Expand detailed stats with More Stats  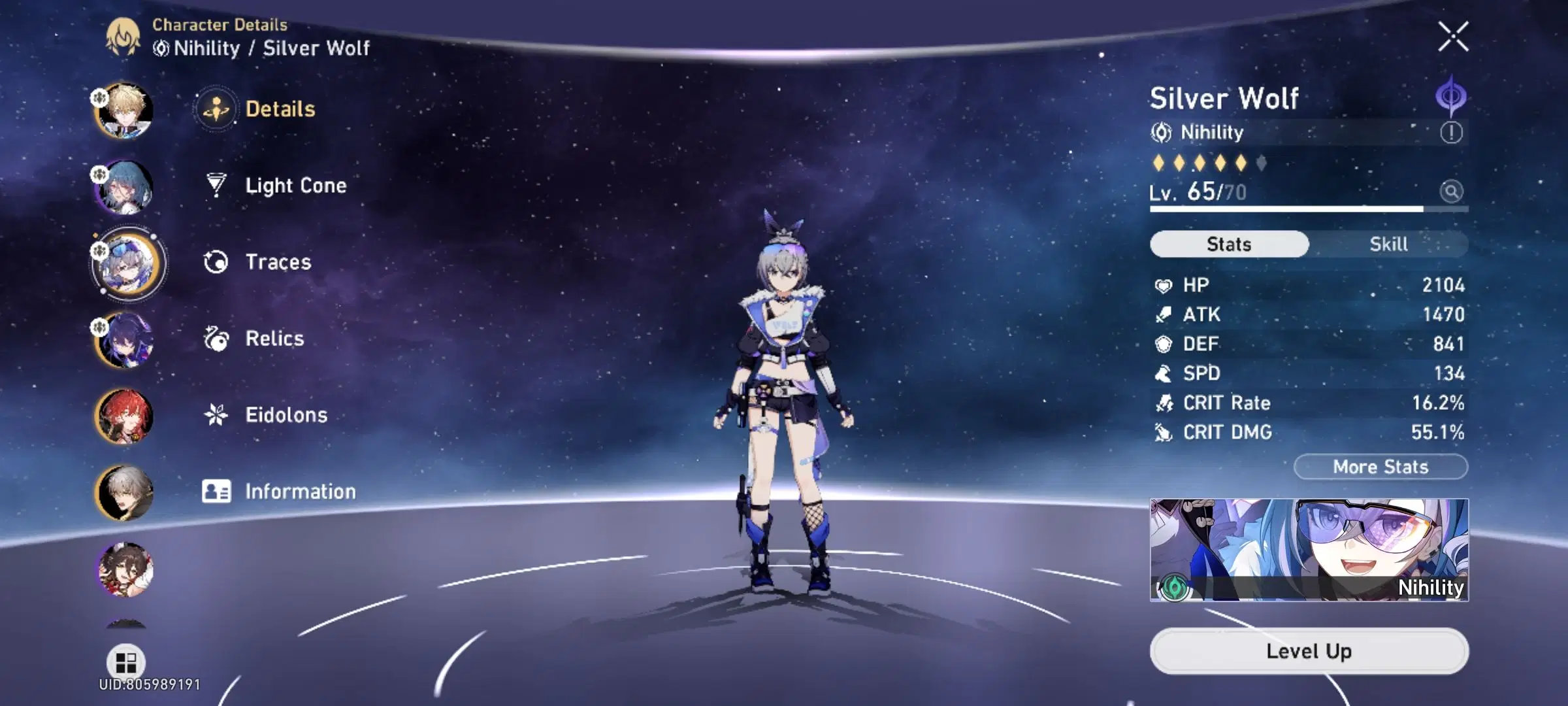(x=1380, y=466)
